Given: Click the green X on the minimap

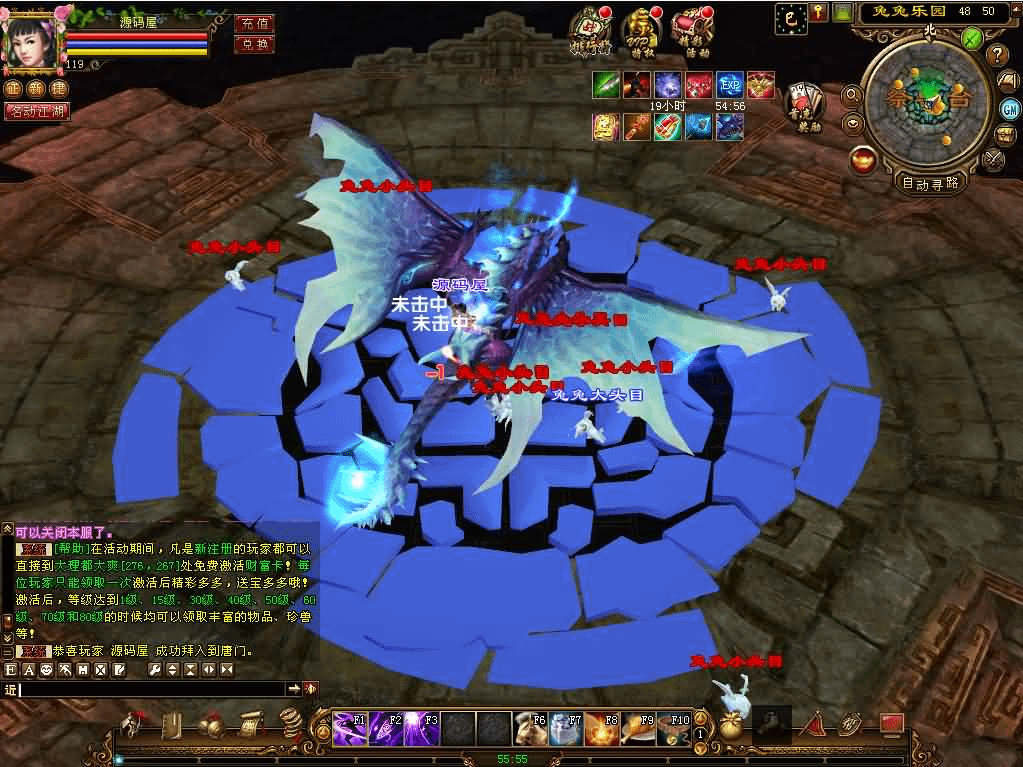Looking at the screenshot, I should (970, 38).
